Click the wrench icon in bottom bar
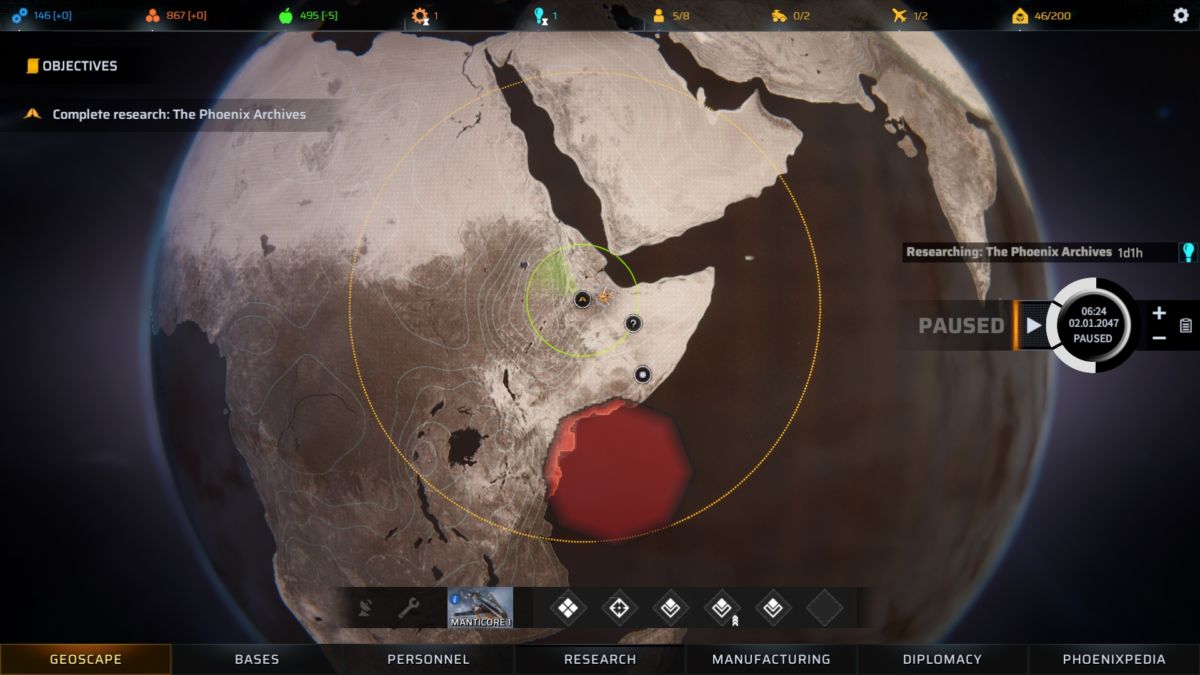 click(408, 607)
